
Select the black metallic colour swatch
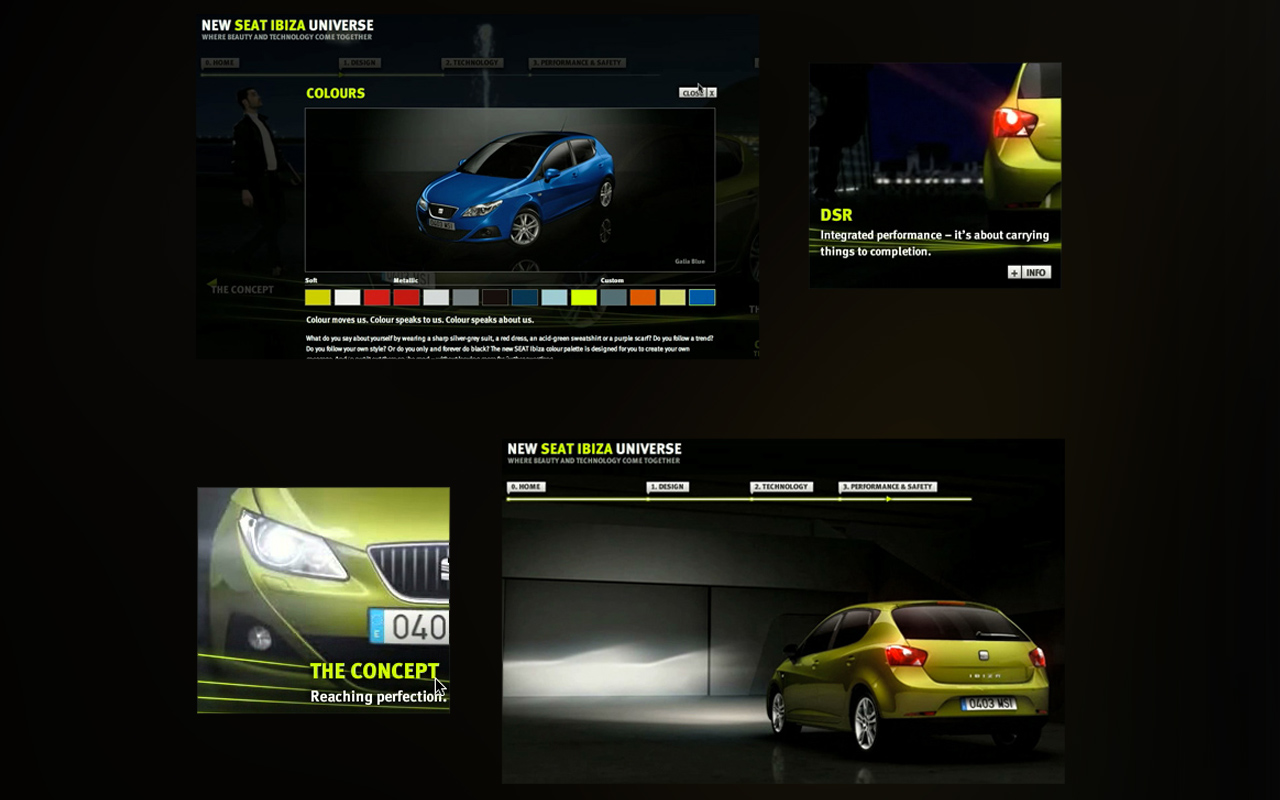495,297
